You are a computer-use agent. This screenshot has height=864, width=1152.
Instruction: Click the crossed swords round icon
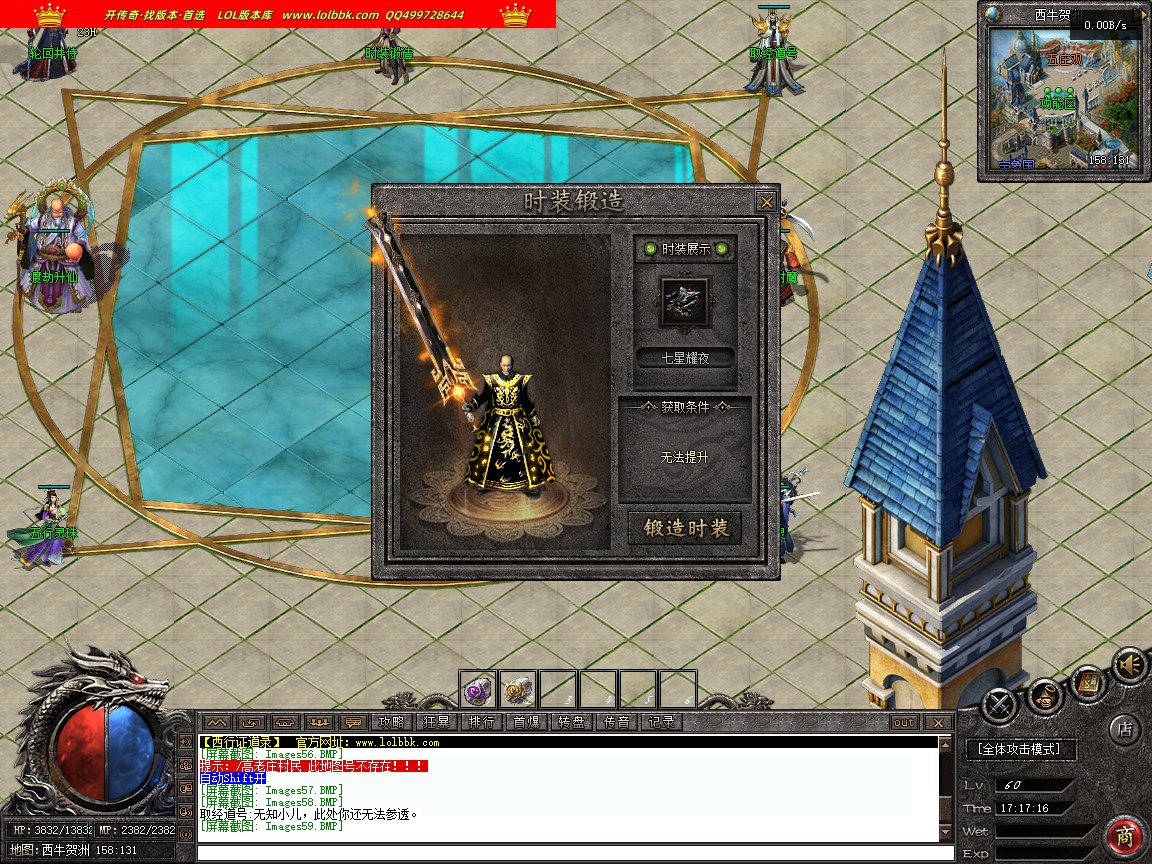999,706
